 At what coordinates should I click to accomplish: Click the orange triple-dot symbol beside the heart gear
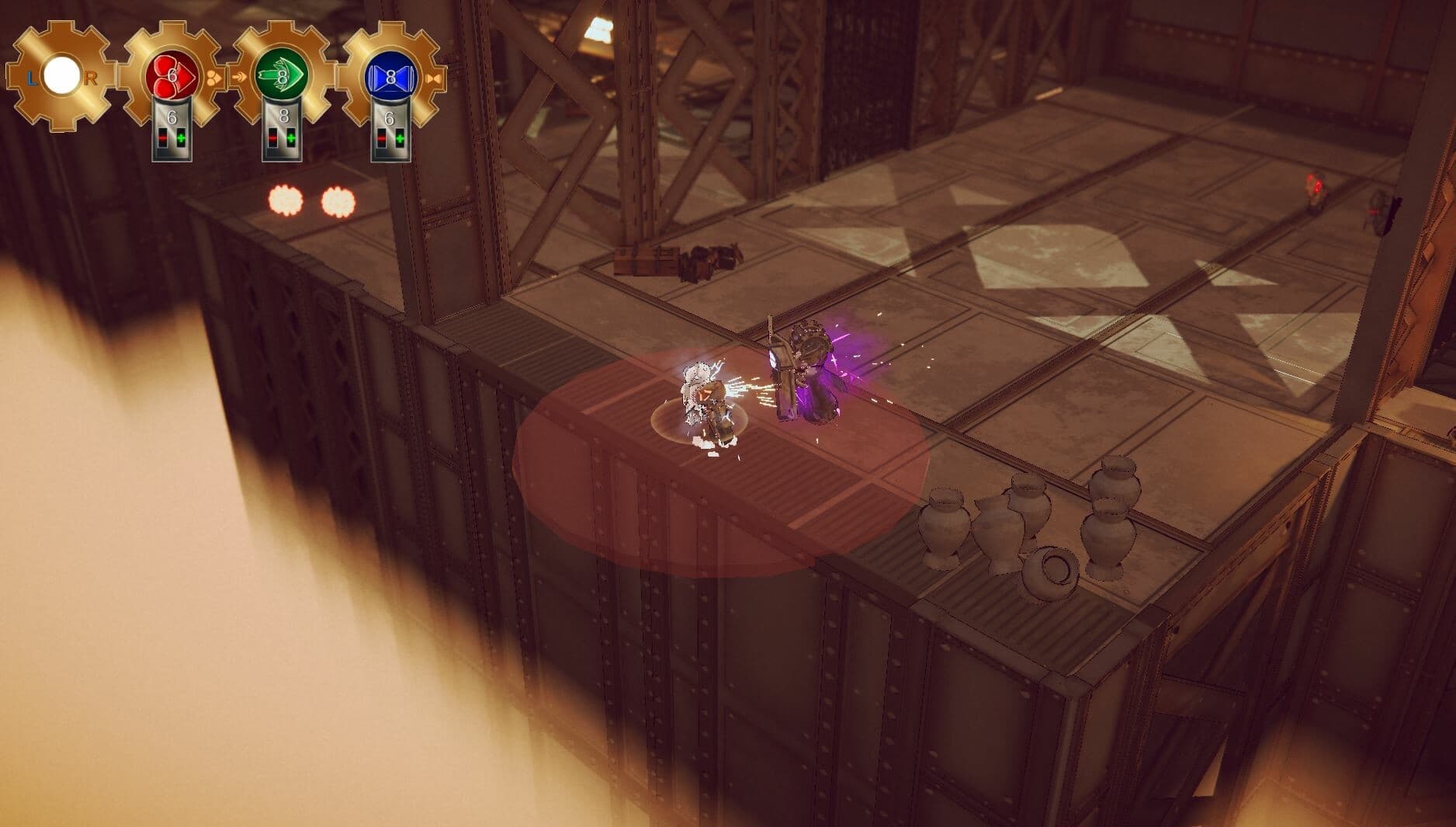pos(214,77)
